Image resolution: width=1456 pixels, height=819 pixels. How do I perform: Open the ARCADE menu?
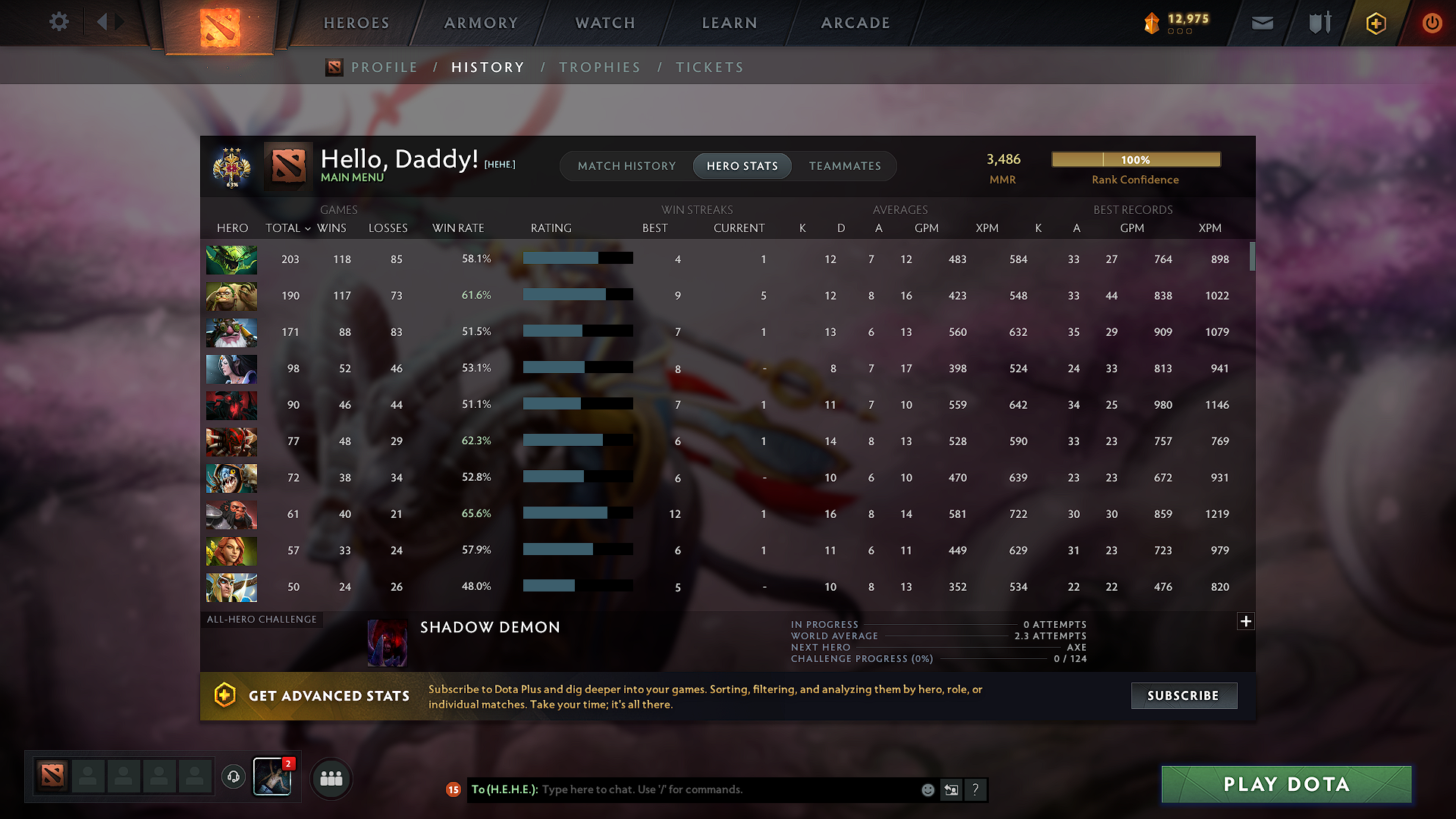pyautogui.click(x=855, y=23)
